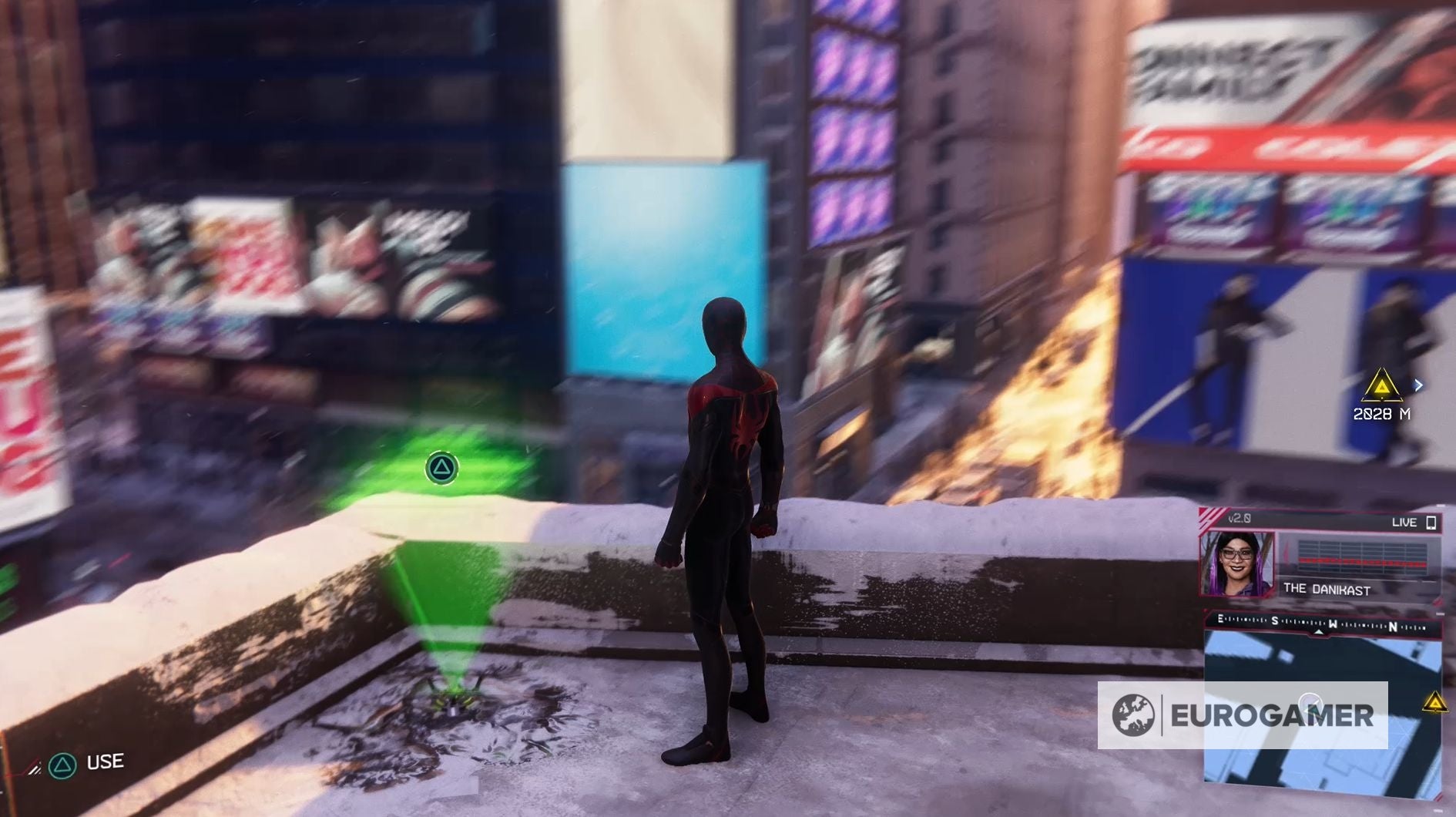
Task: Toggle the LIVE broadcast indicator
Action: [x=1404, y=523]
